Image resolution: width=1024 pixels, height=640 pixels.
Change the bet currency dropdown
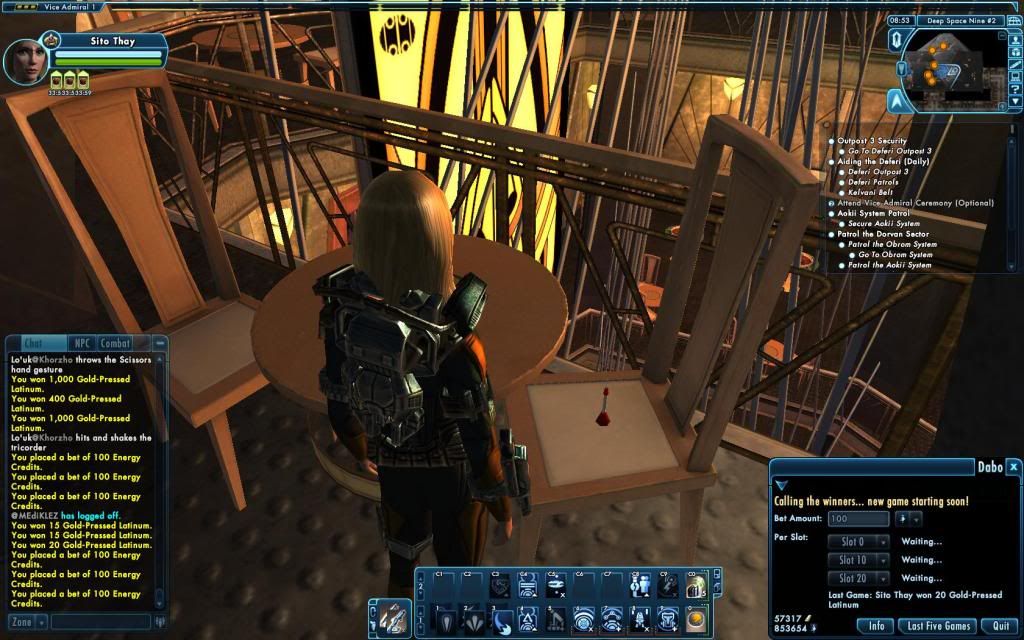click(908, 519)
